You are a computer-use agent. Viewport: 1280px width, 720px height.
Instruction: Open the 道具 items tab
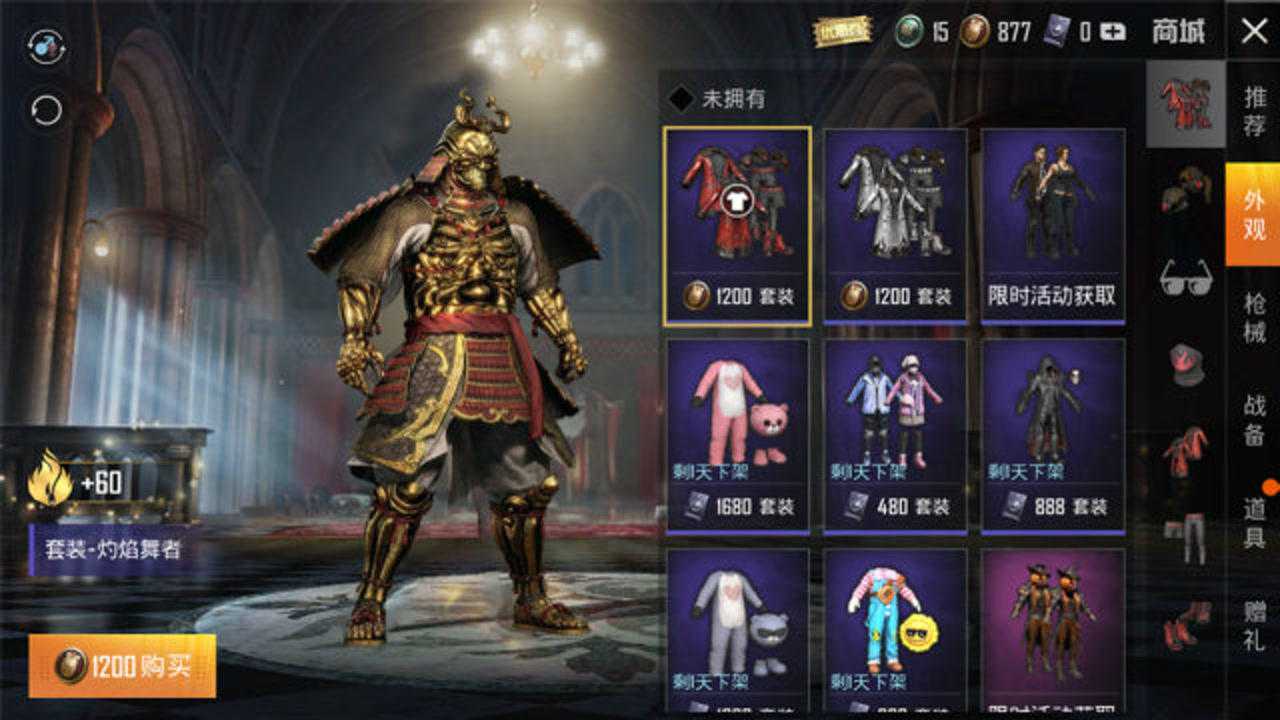pyautogui.click(x=1254, y=520)
